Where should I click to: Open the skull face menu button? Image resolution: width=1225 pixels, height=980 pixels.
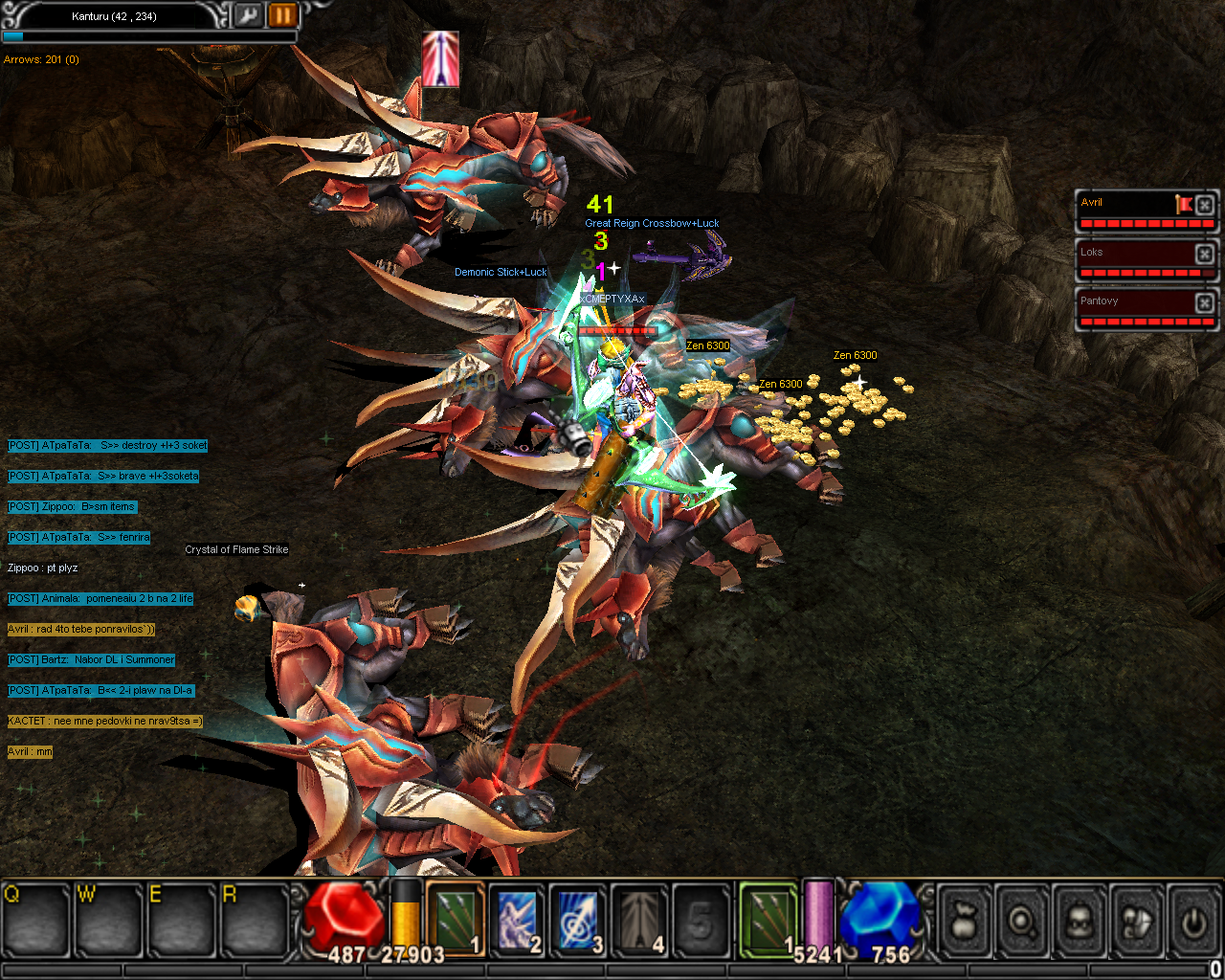point(1080,921)
